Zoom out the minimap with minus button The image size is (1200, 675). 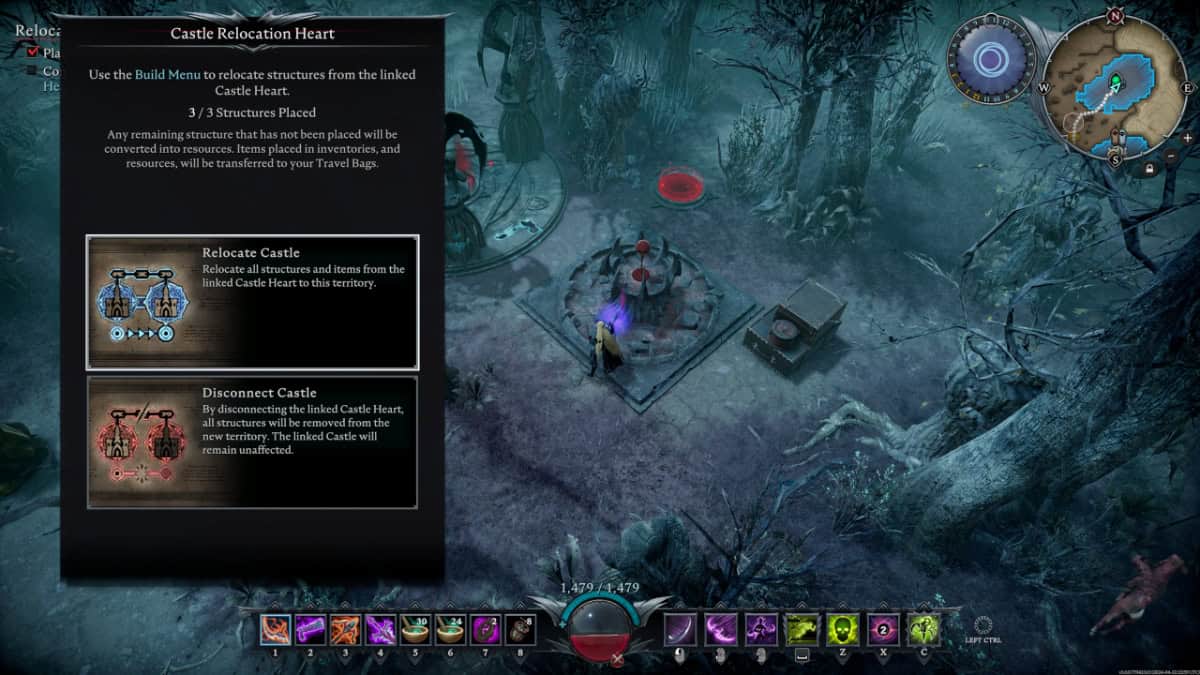coord(1171,155)
